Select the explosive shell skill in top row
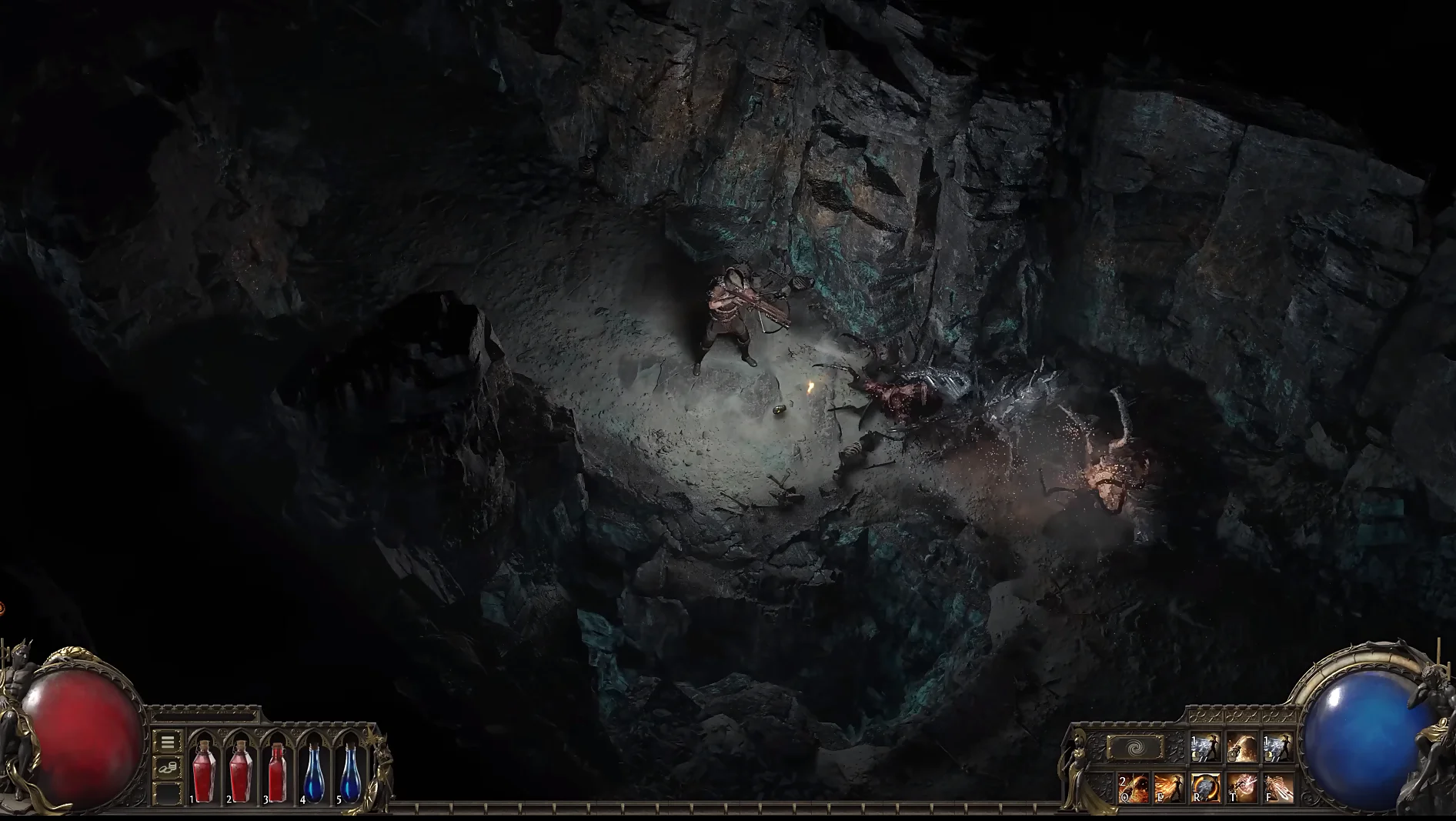The height and width of the screenshot is (821, 1456). pyautogui.click(x=1241, y=748)
